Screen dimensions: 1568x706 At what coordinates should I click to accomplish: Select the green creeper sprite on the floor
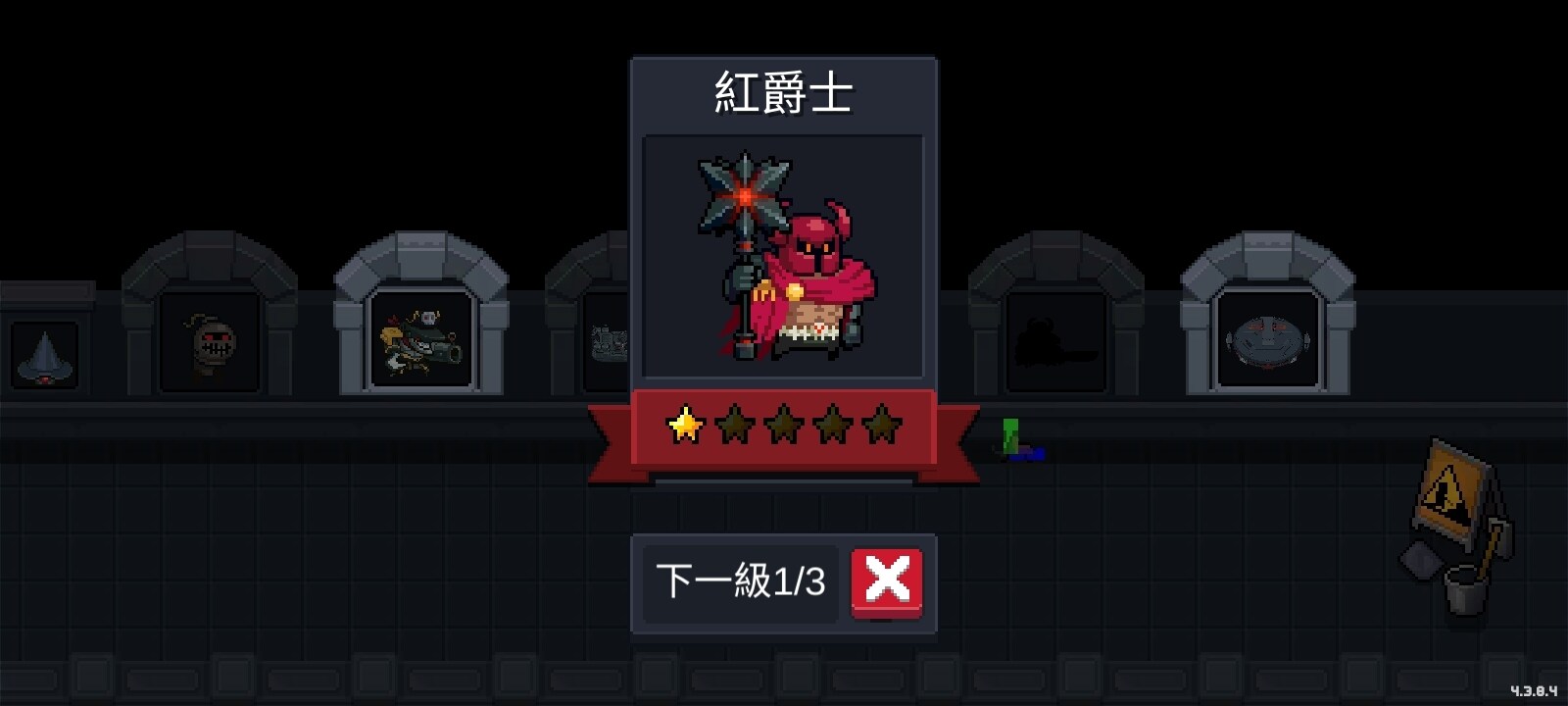pyautogui.click(x=1008, y=436)
